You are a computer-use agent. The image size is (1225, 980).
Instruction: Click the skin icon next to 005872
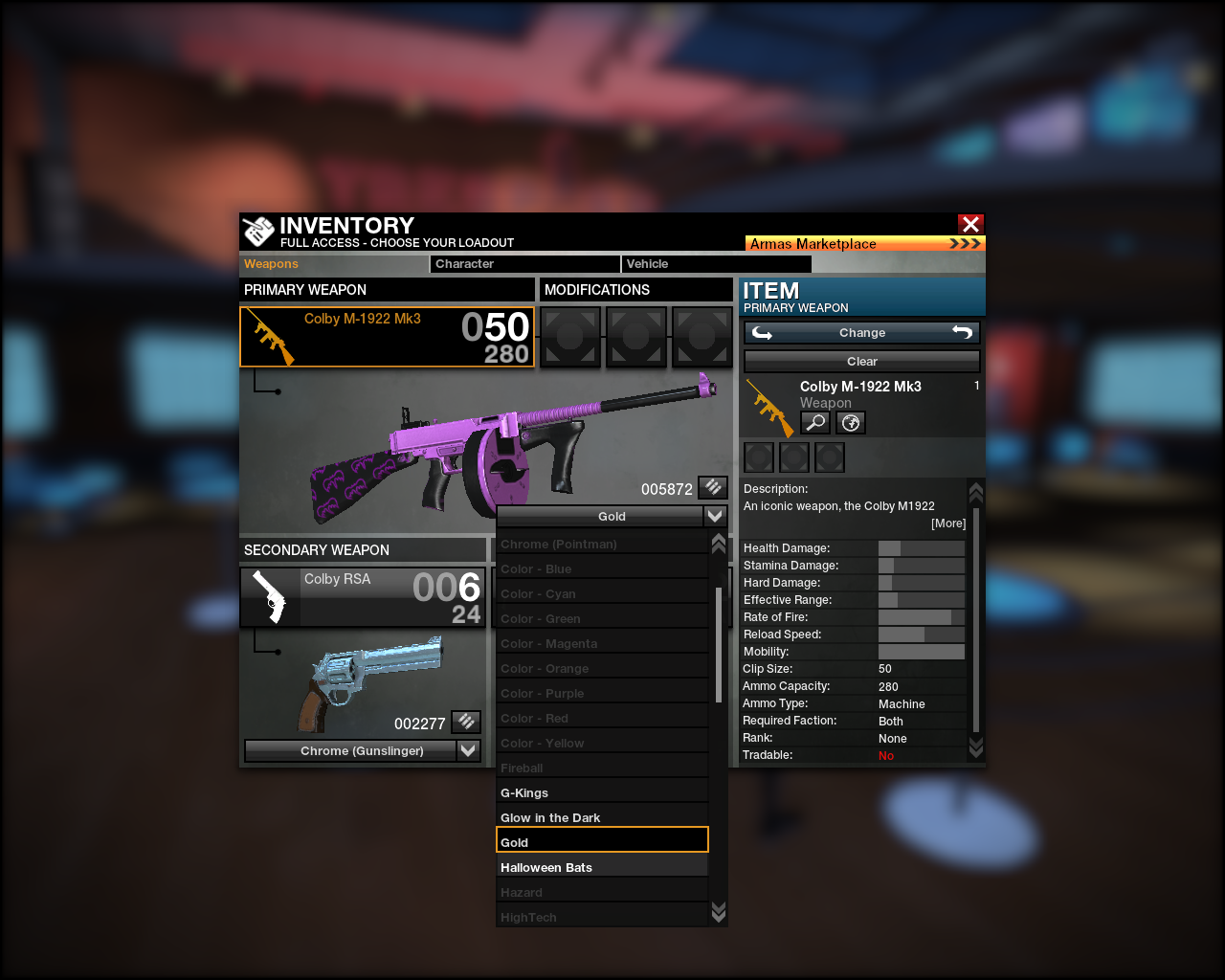coord(713,488)
